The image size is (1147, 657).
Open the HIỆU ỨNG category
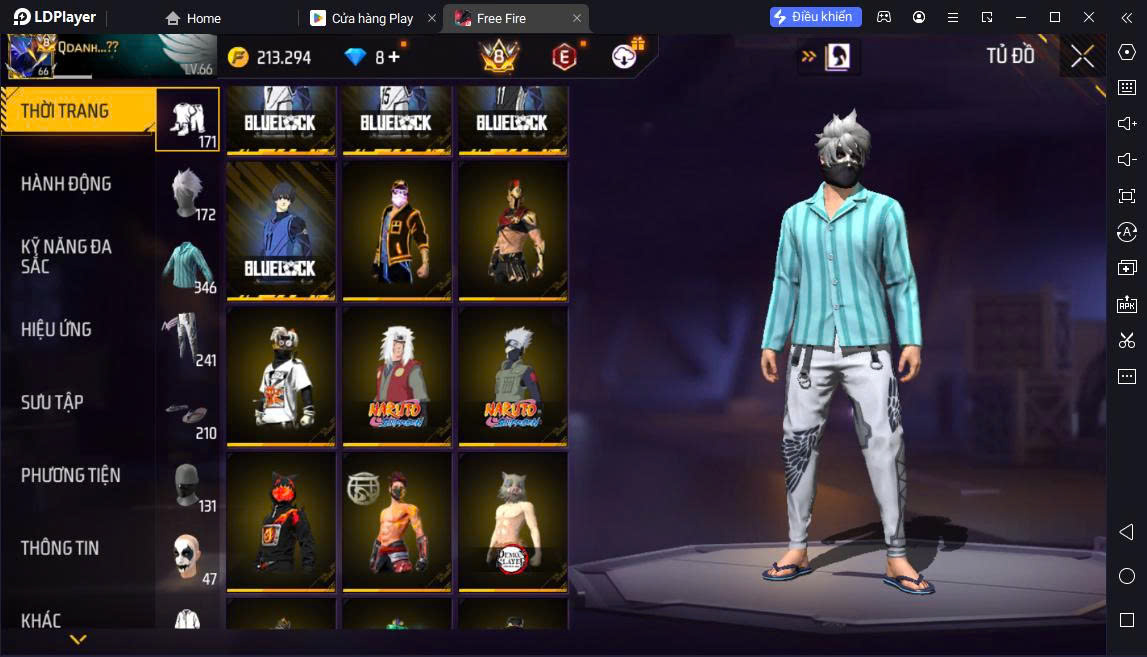click(x=57, y=329)
